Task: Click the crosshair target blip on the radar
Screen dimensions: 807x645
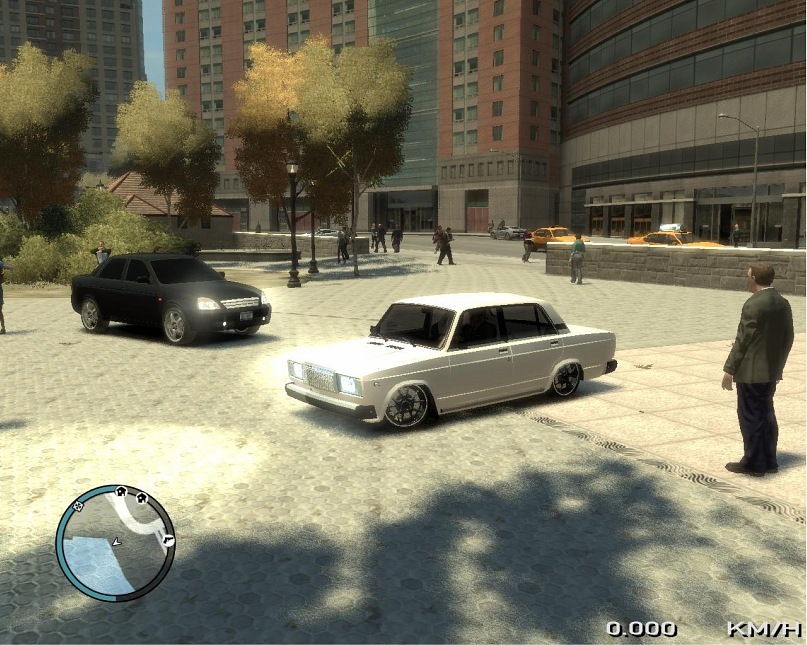Action: 78,506
